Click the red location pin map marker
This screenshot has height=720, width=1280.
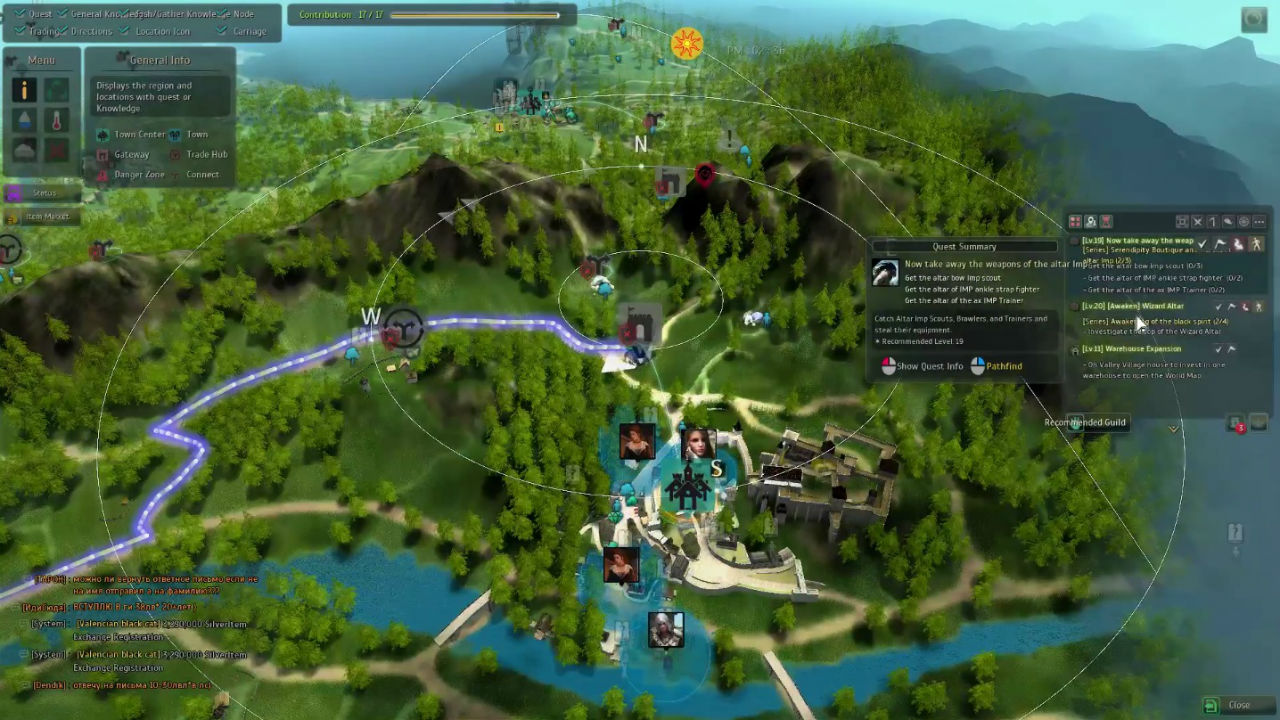click(705, 176)
